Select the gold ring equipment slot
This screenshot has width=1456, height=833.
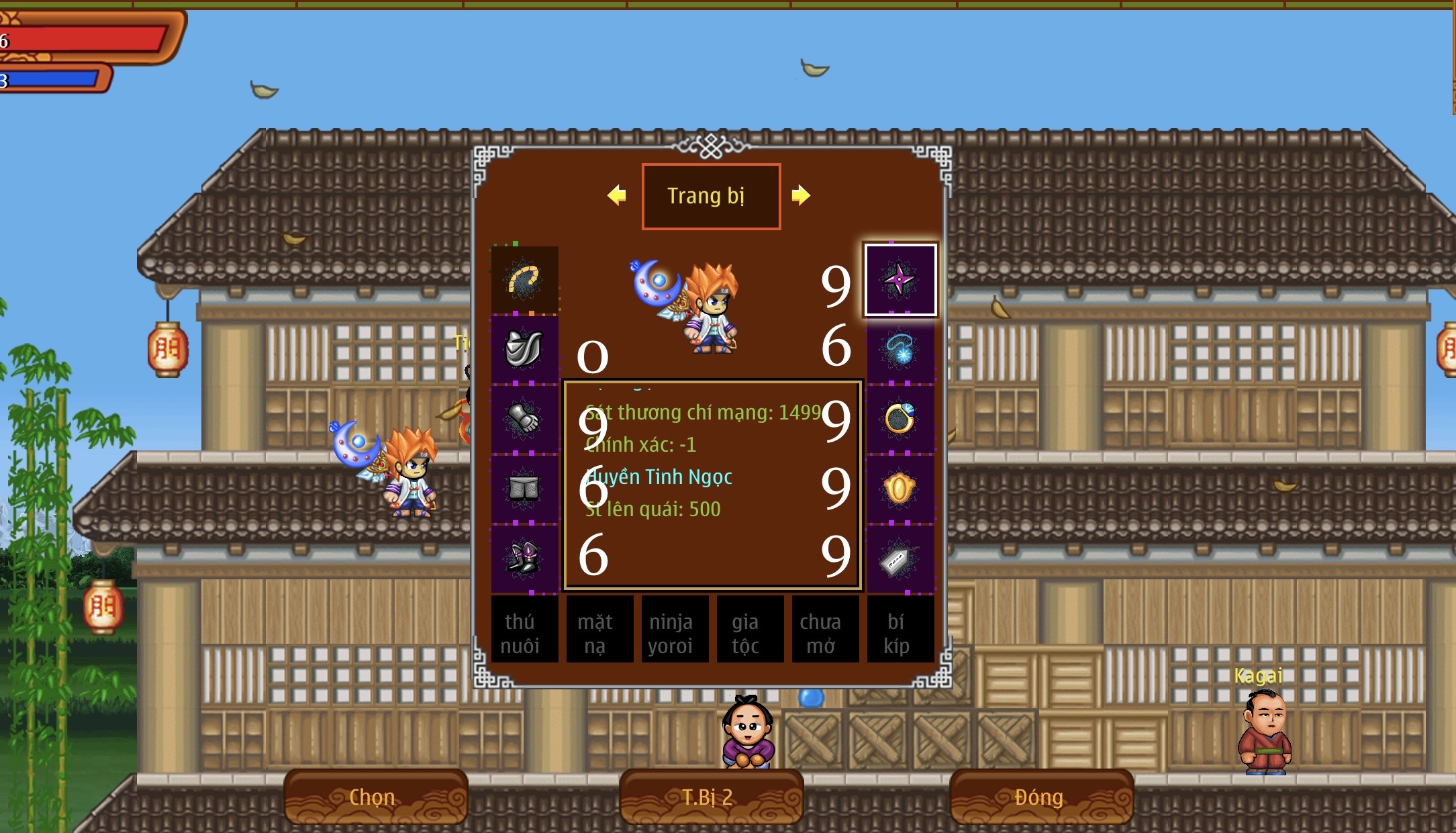coord(900,420)
